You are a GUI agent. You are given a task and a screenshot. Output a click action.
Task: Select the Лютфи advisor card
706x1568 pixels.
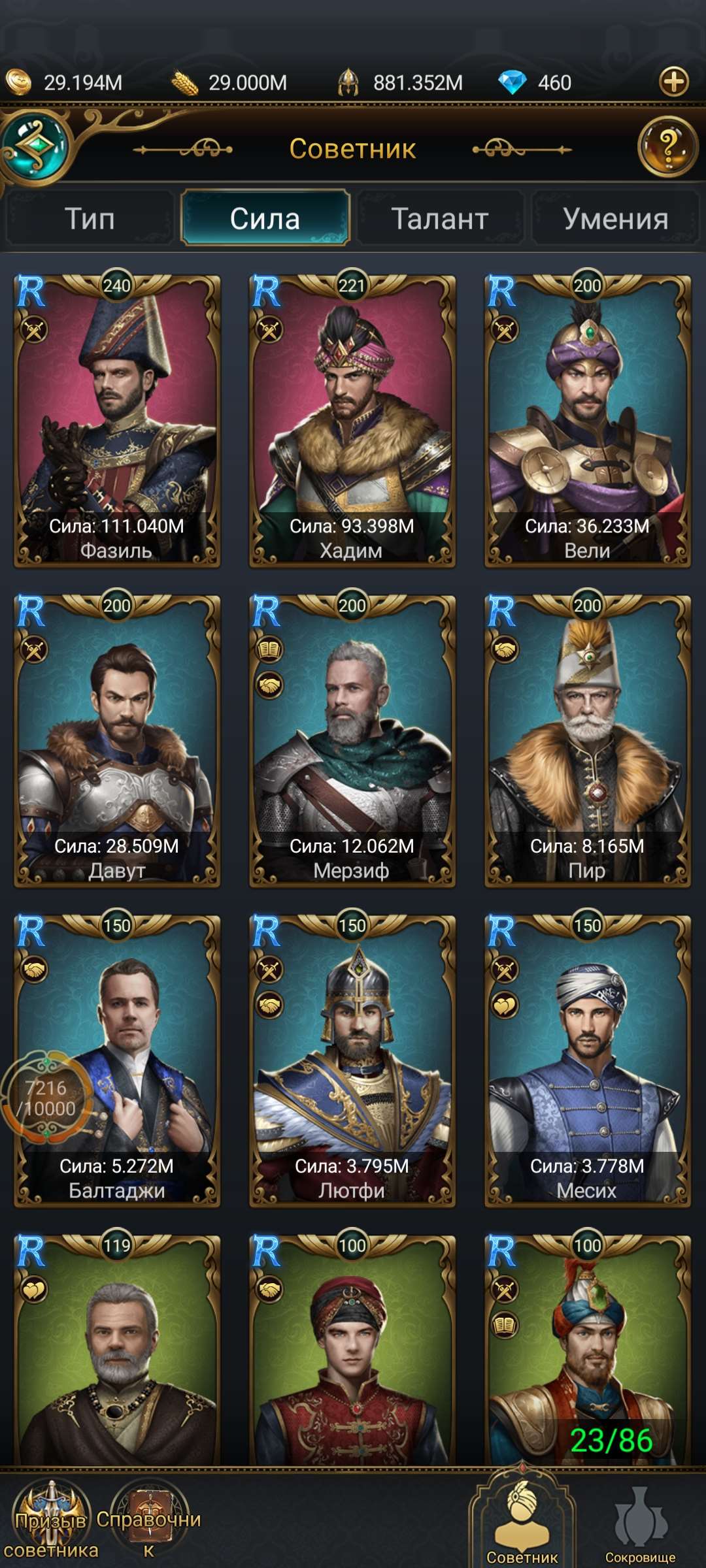(352, 1062)
